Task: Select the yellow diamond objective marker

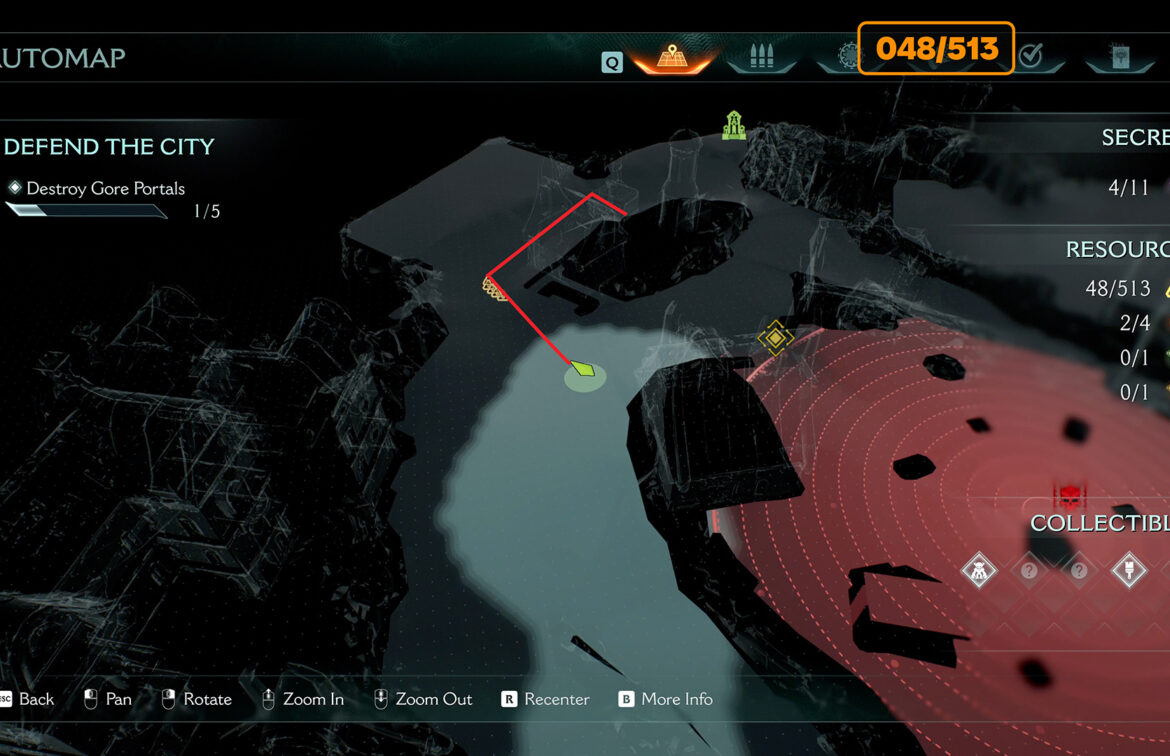Action: click(775, 338)
